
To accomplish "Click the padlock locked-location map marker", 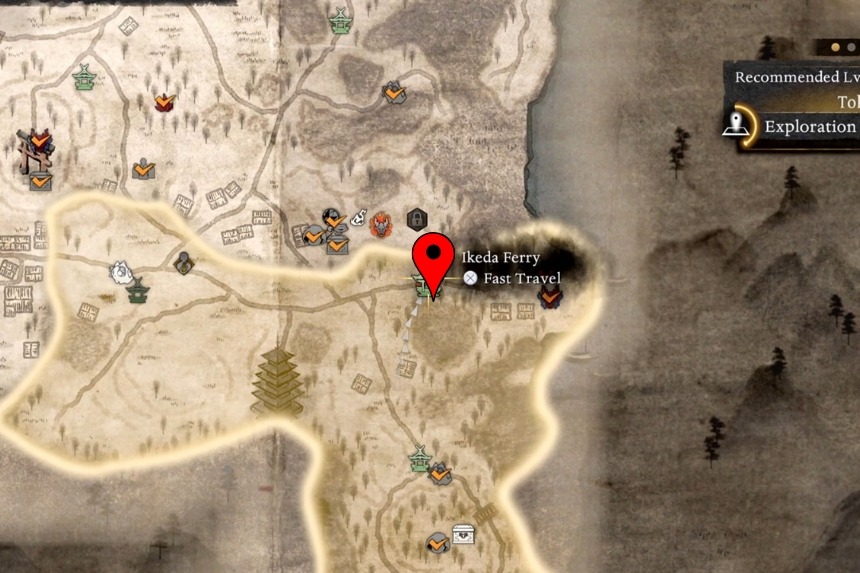I will [x=416, y=219].
